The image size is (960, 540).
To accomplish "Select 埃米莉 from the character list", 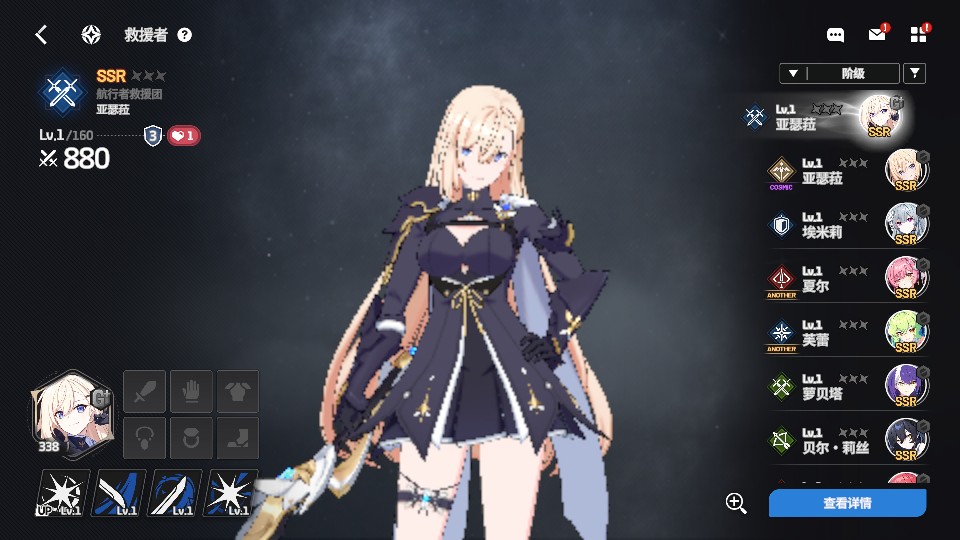I will click(846, 225).
